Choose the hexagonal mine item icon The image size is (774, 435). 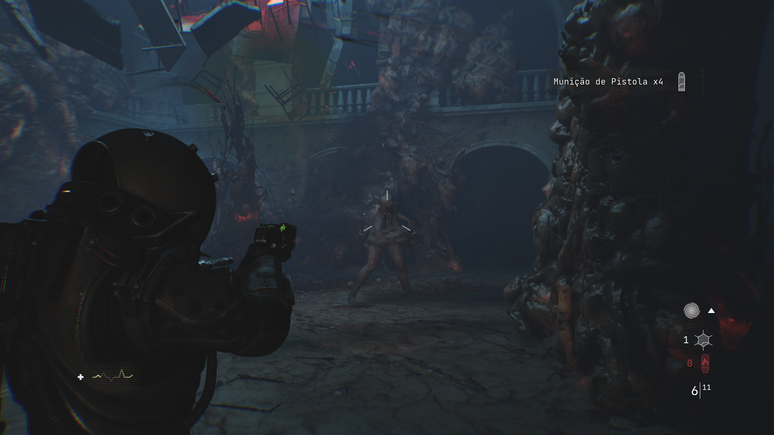703,341
